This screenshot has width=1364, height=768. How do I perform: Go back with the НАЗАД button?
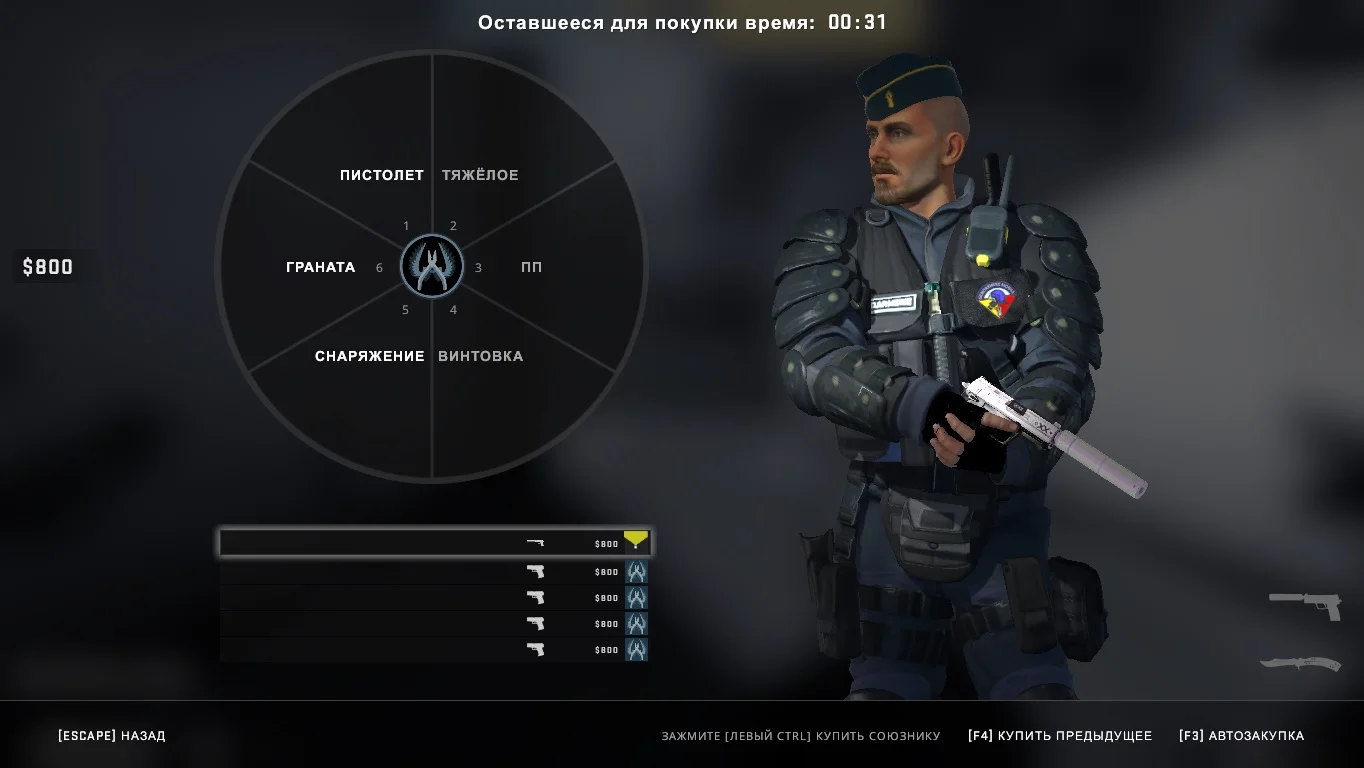111,736
